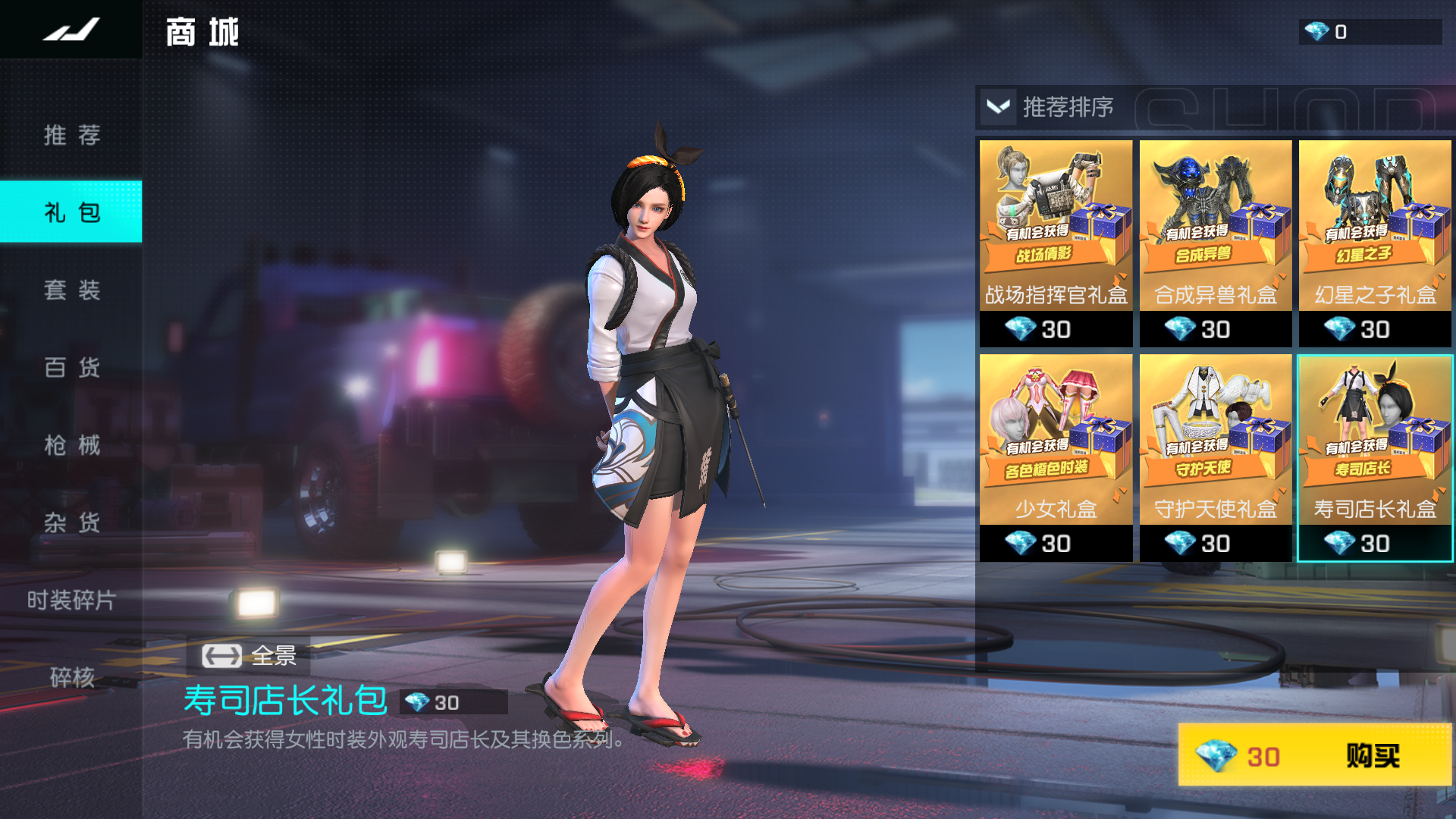
Task: Open the diamond currency balance display
Action: pos(1369,32)
